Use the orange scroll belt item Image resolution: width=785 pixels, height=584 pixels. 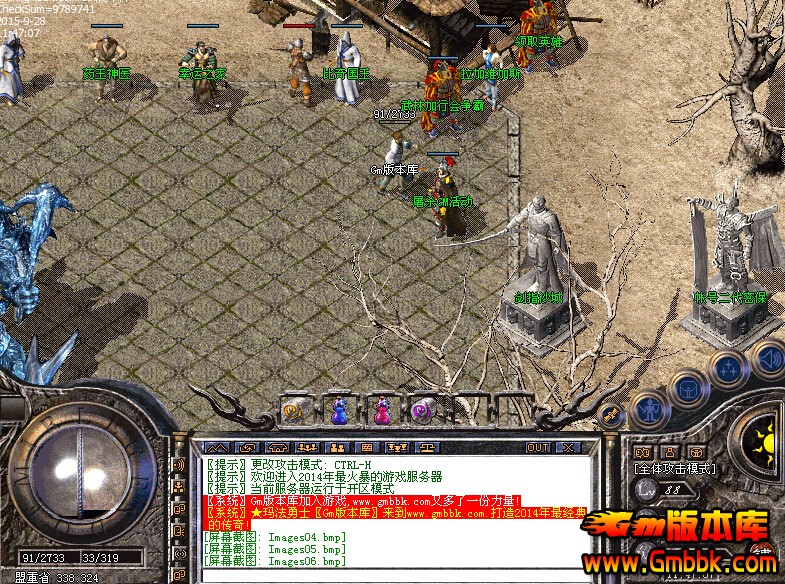pyautogui.click(x=294, y=408)
